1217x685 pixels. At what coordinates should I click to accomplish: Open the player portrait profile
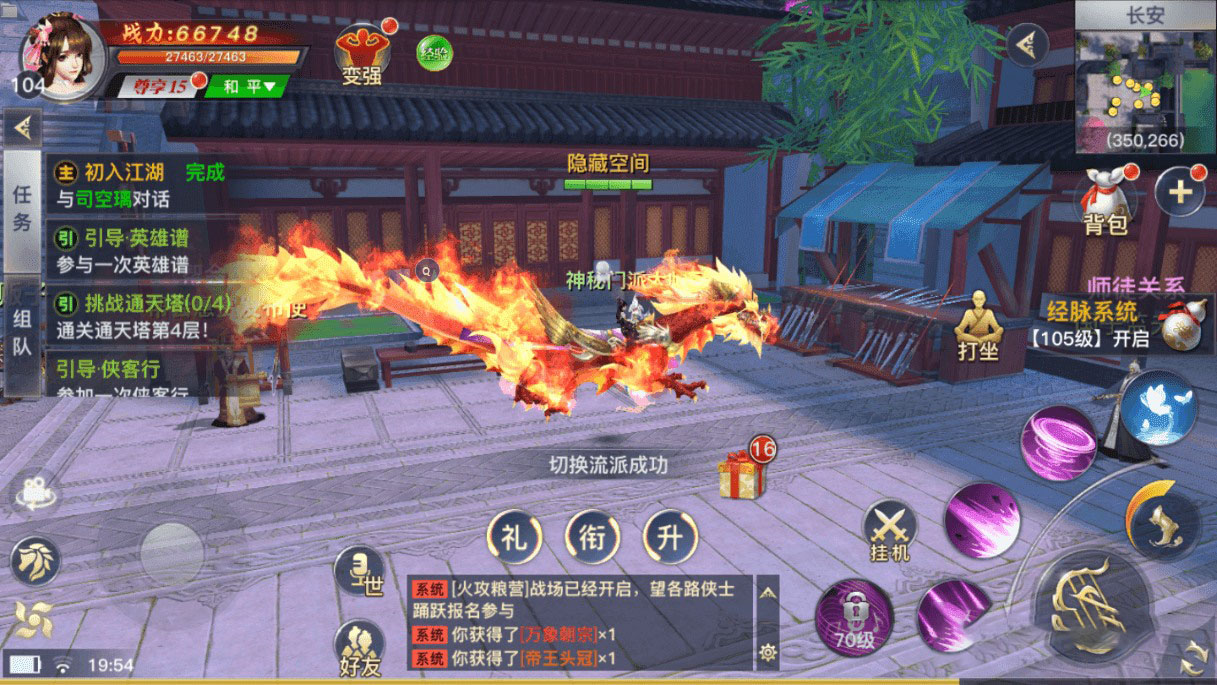pyautogui.click(x=62, y=56)
